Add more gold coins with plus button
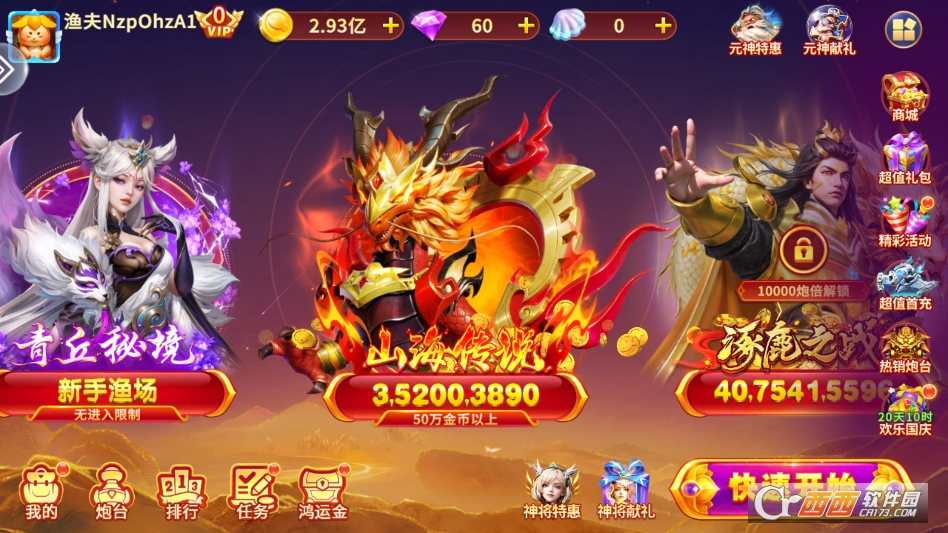The image size is (948, 533). tap(390, 26)
